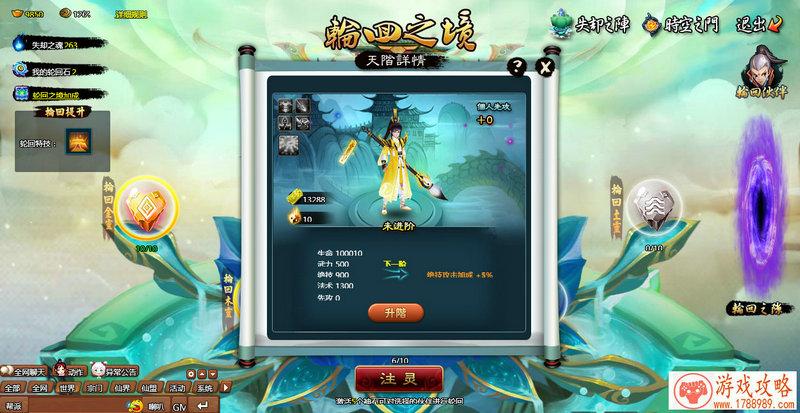
Task: Open the 详细规则 rules link
Action: point(130,14)
